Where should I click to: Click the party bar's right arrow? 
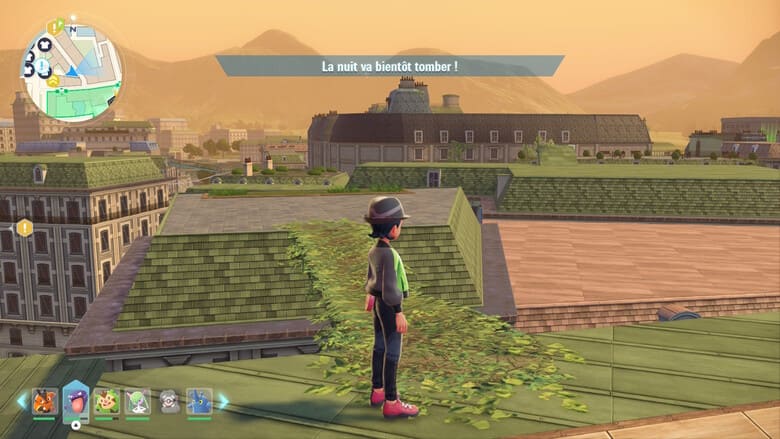tap(223, 401)
